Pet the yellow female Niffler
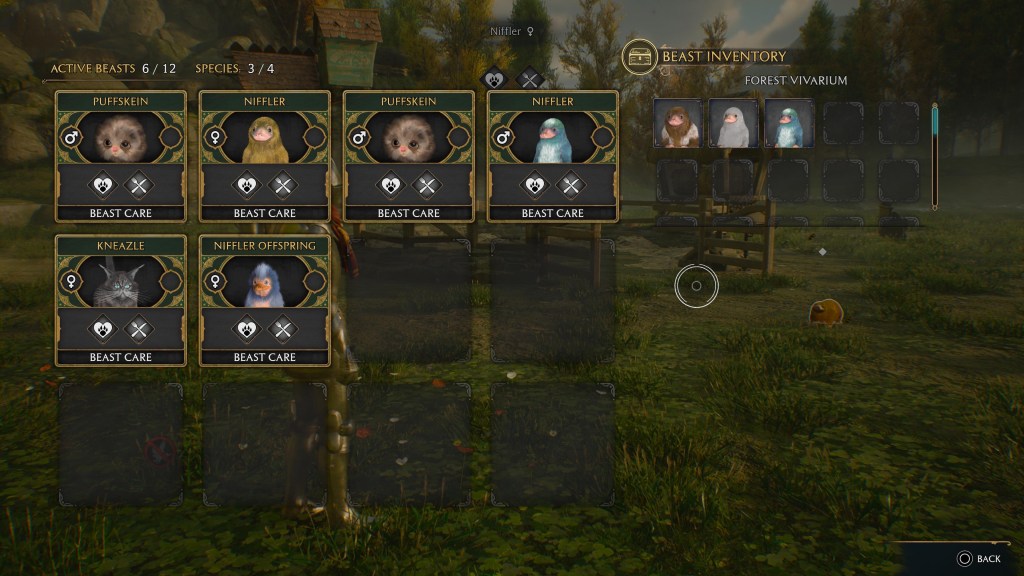Screen dimensions: 1024x576 click(x=246, y=185)
